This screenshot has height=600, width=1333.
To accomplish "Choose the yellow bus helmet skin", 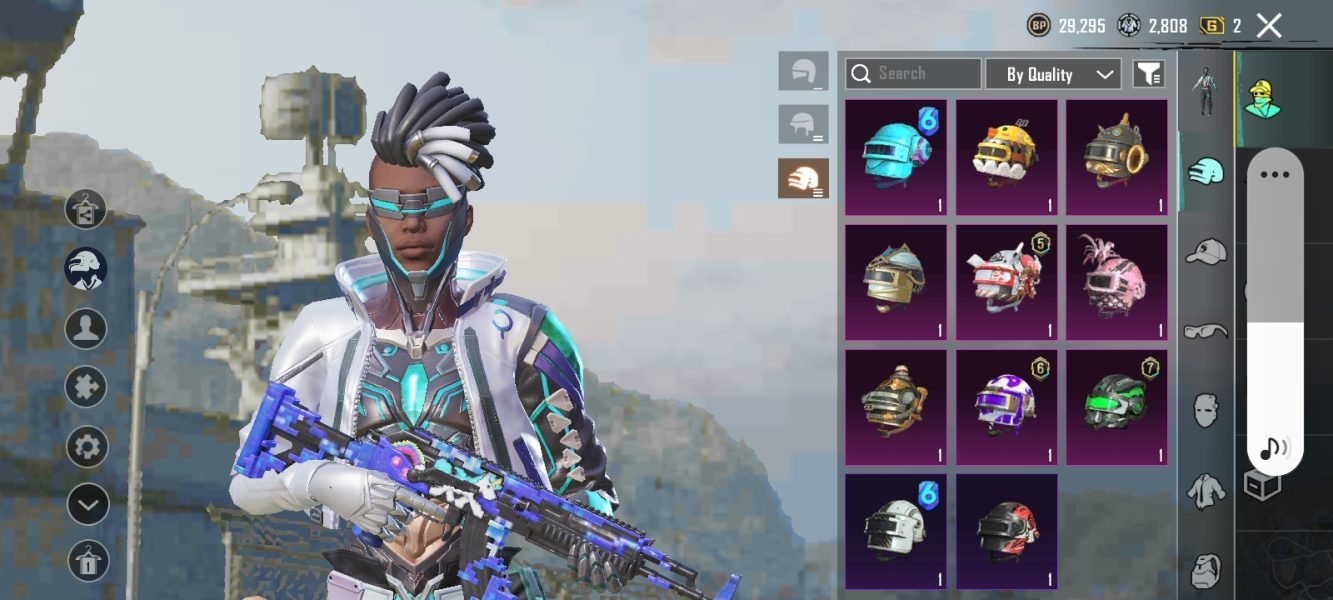I will pyautogui.click(x=1006, y=157).
